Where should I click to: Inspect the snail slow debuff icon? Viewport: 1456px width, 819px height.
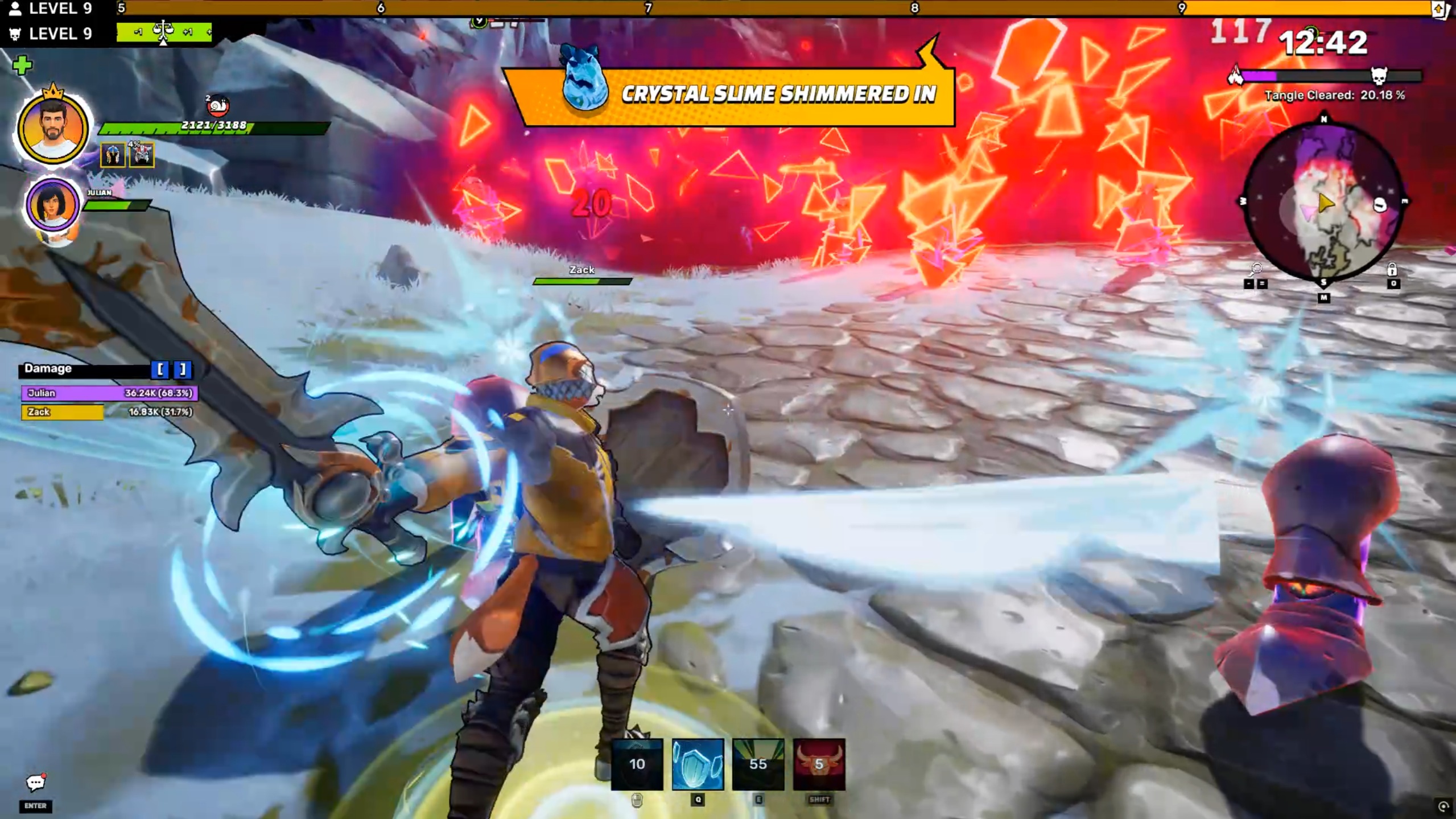pyautogui.click(x=217, y=106)
